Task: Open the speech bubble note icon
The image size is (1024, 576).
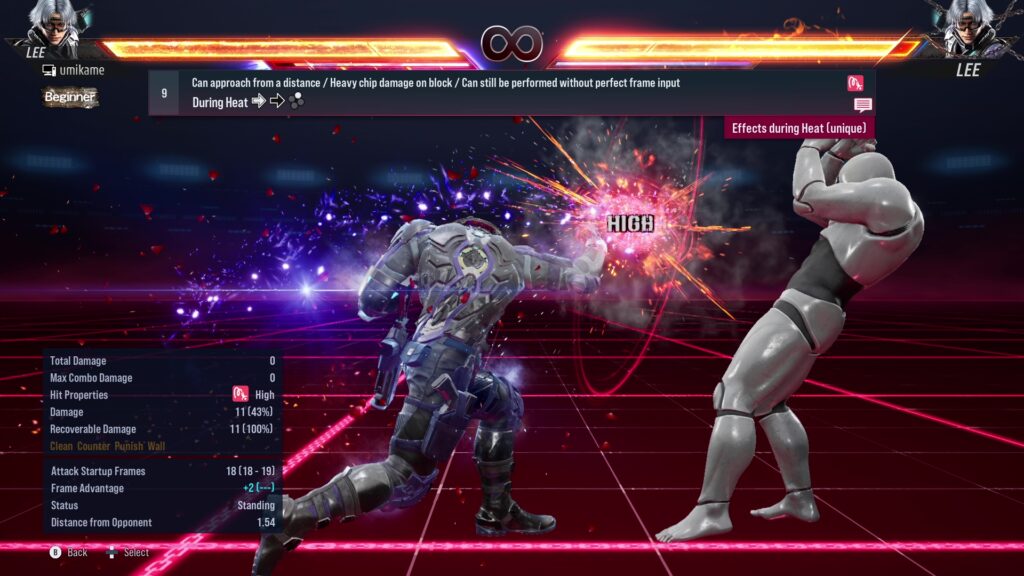Action: pyautogui.click(x=863, y=105)
